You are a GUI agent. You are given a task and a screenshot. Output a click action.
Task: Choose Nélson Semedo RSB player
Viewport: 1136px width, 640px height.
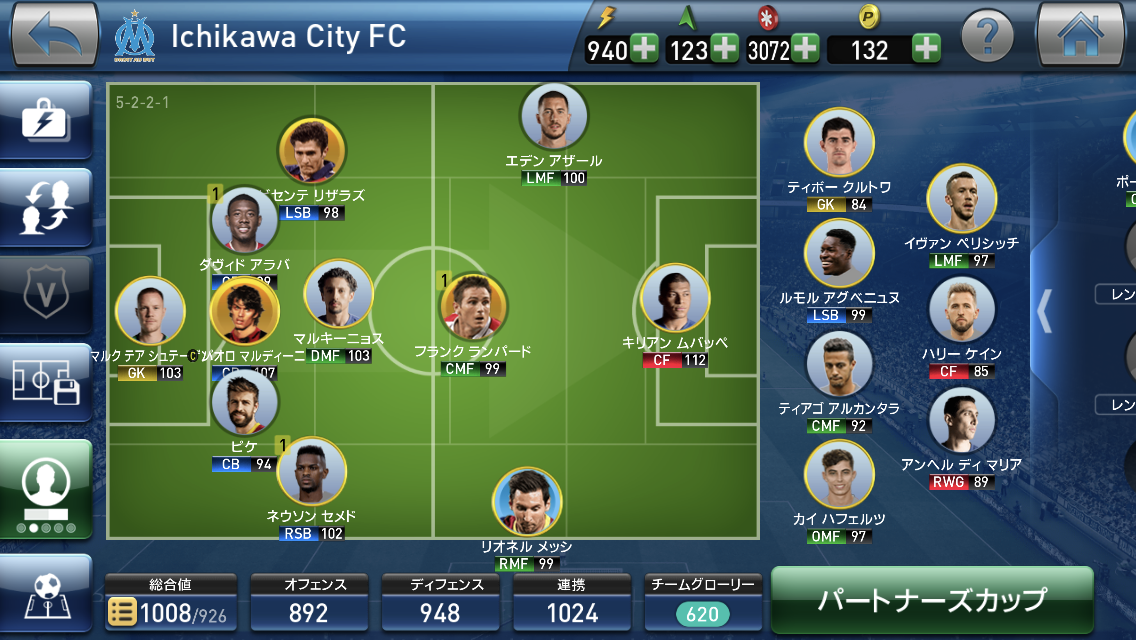coord(311,471)
